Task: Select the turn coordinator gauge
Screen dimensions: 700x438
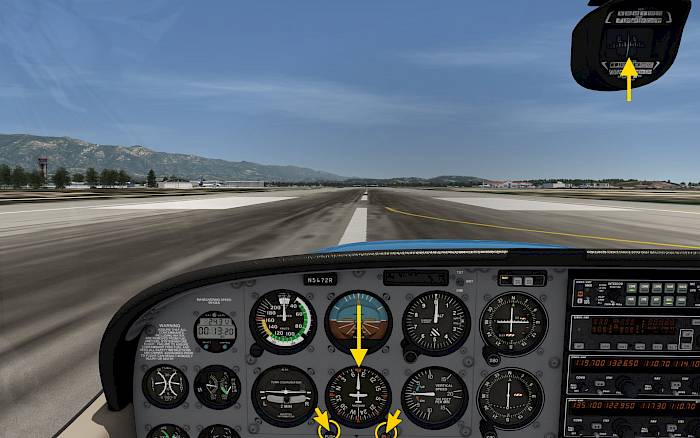Action: tap(283, 396)
